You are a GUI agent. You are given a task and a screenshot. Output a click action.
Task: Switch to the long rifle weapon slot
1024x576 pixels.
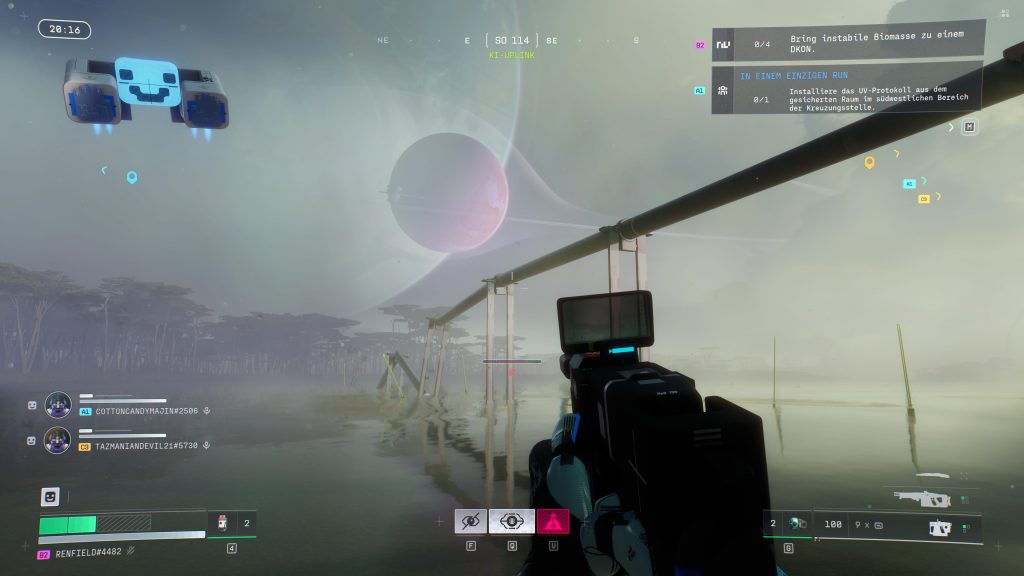[922, 497]
